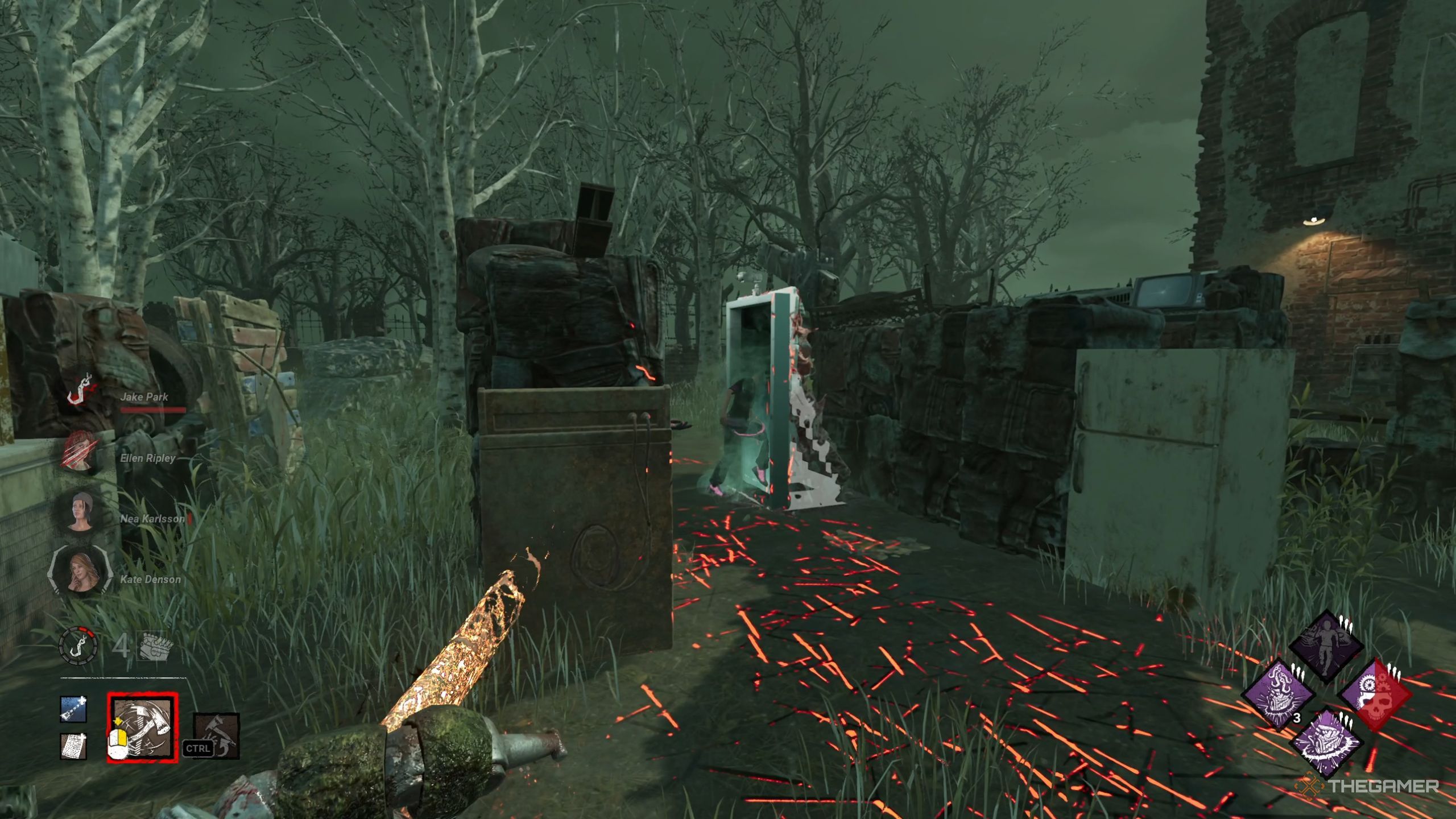Click the white notes add-on icon
The image size is (1456, 819).
[74, 746]
